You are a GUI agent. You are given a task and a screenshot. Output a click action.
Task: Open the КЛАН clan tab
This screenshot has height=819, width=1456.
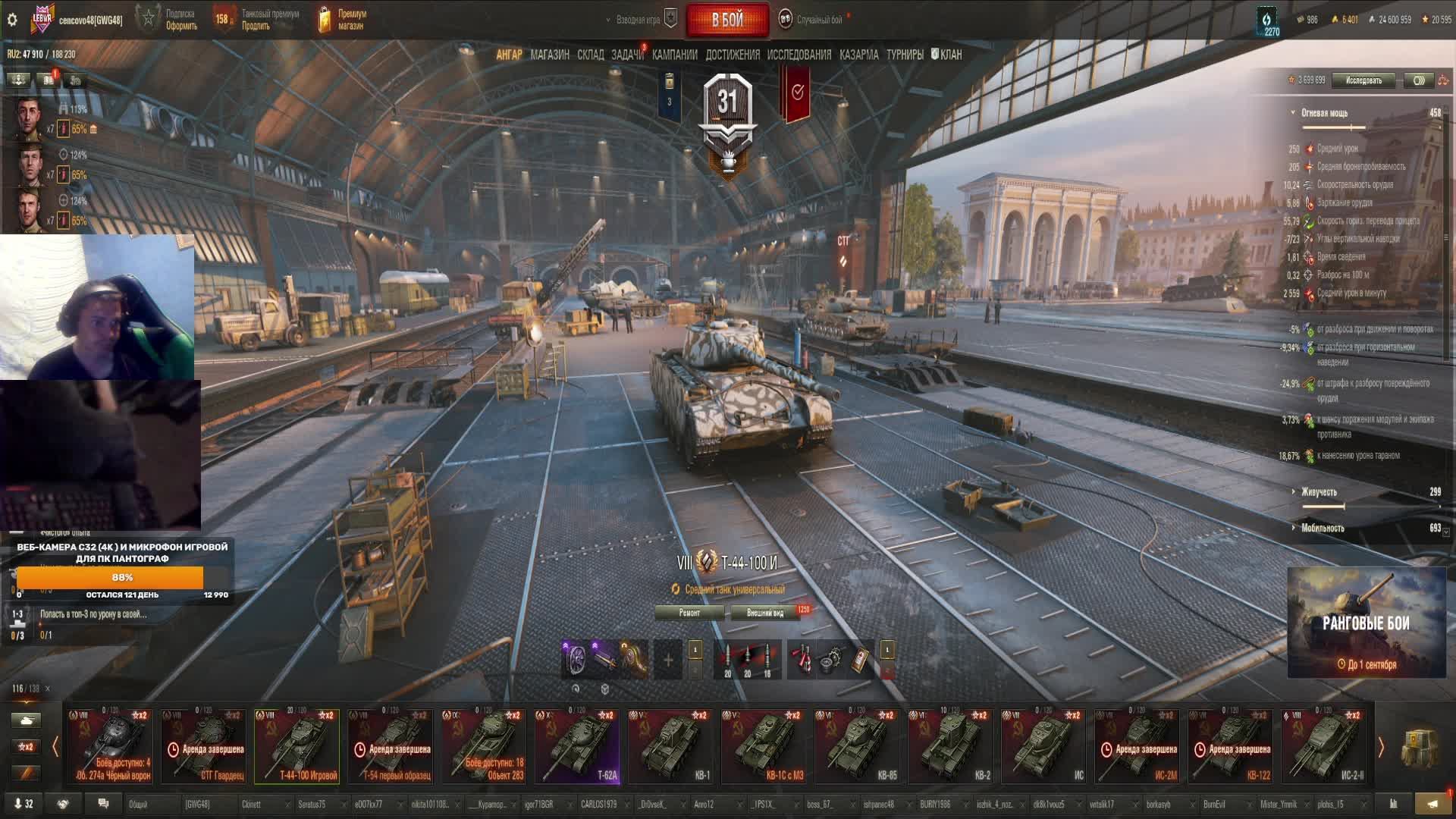946,55
